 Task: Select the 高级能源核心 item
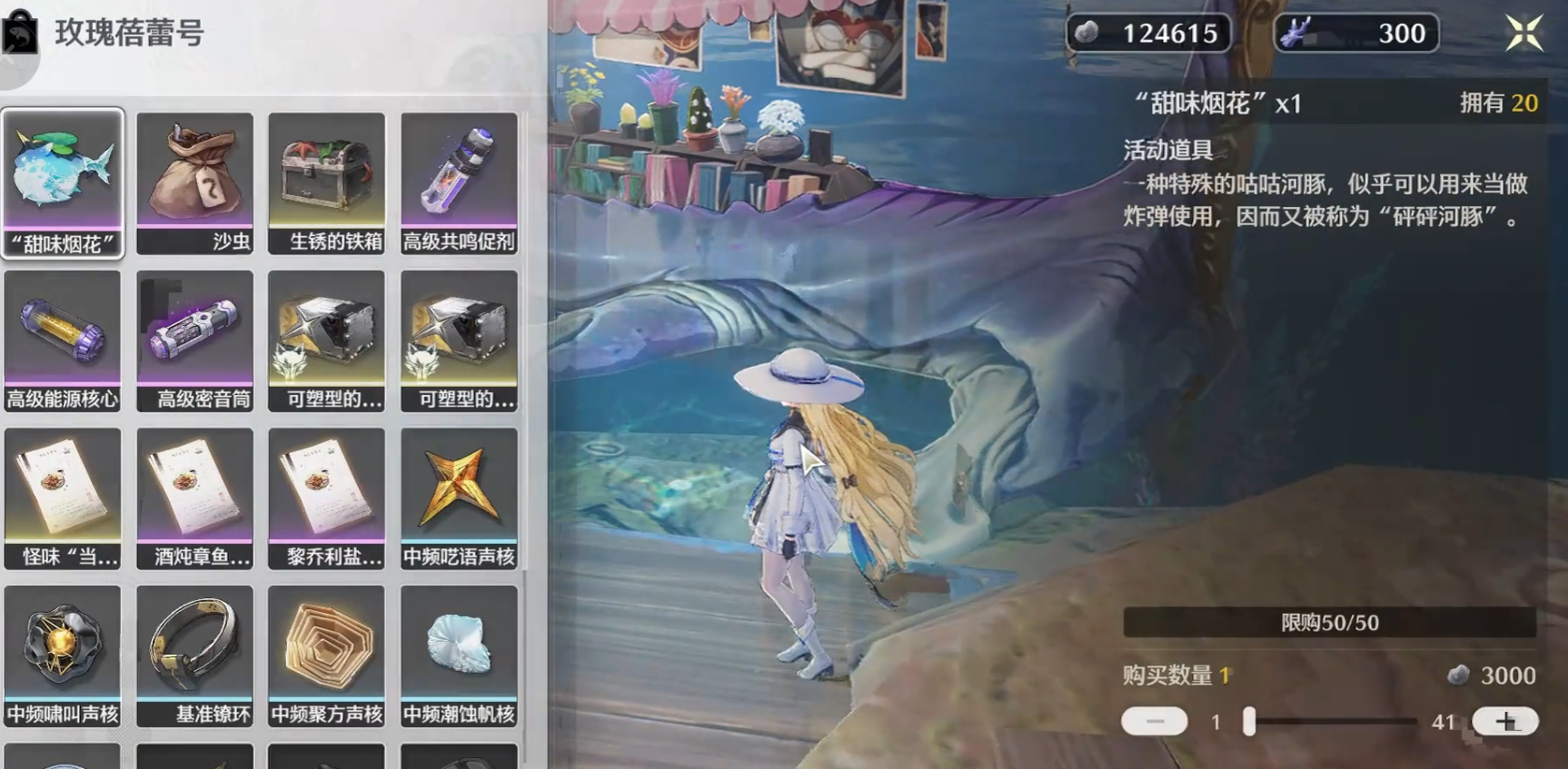[x=62, y=339]
